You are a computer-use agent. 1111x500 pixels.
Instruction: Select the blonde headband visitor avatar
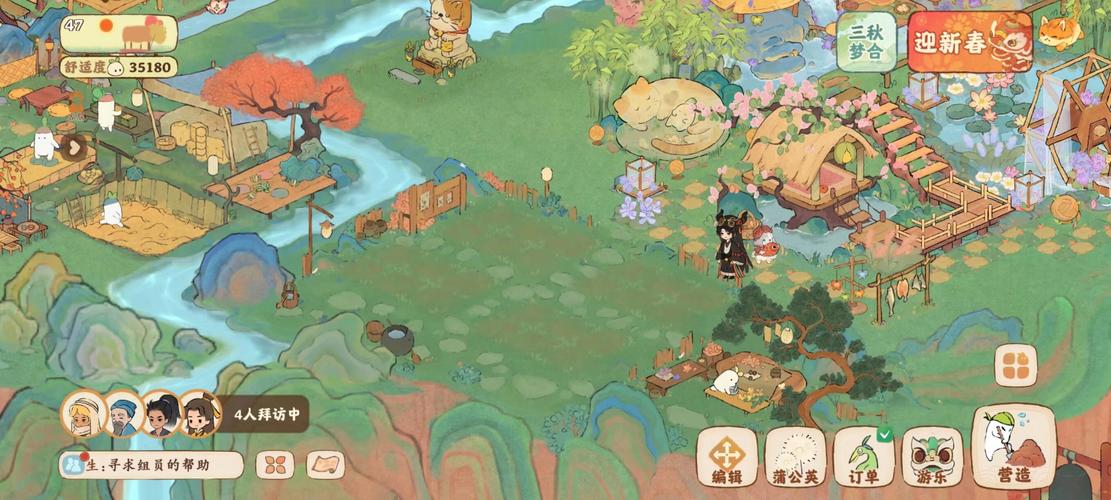click(82, 412)
